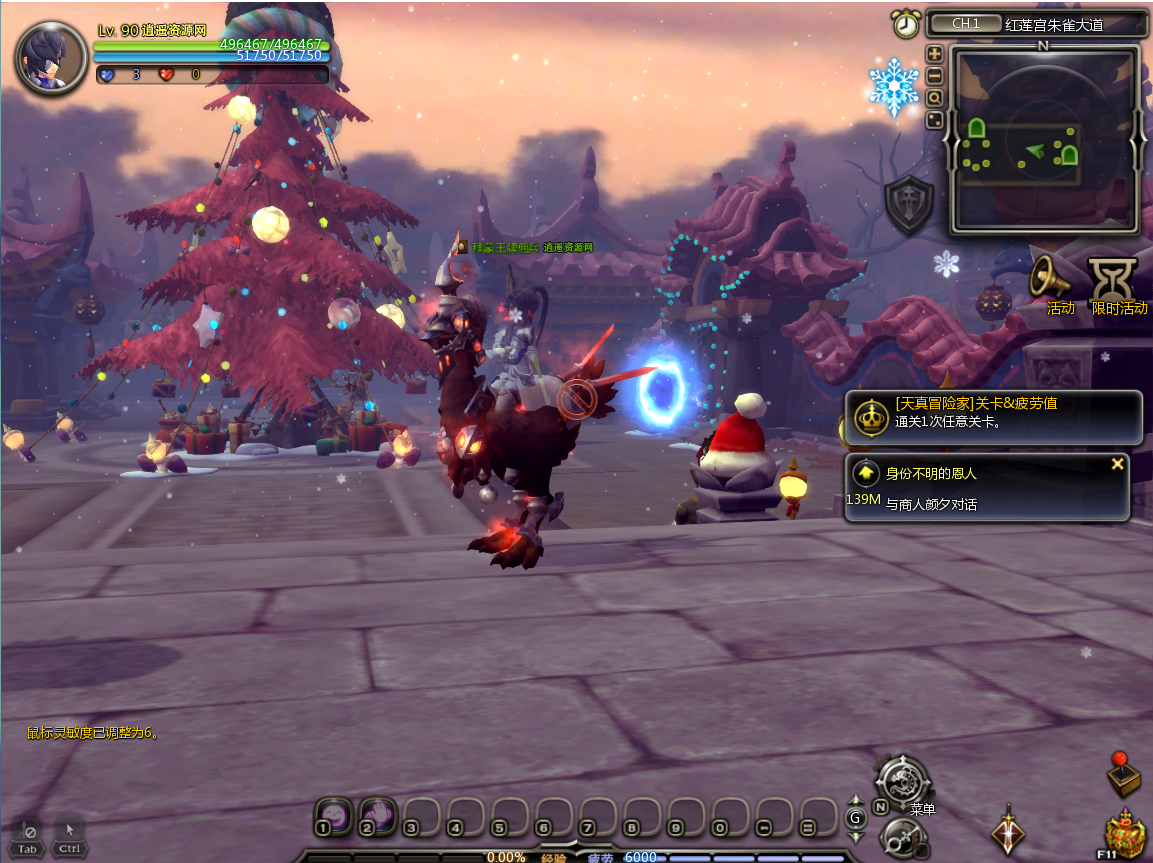This screenshot has height=863, width=1153.
Task: Zoom out the minimap with minus button
Action: click(935, 76)
